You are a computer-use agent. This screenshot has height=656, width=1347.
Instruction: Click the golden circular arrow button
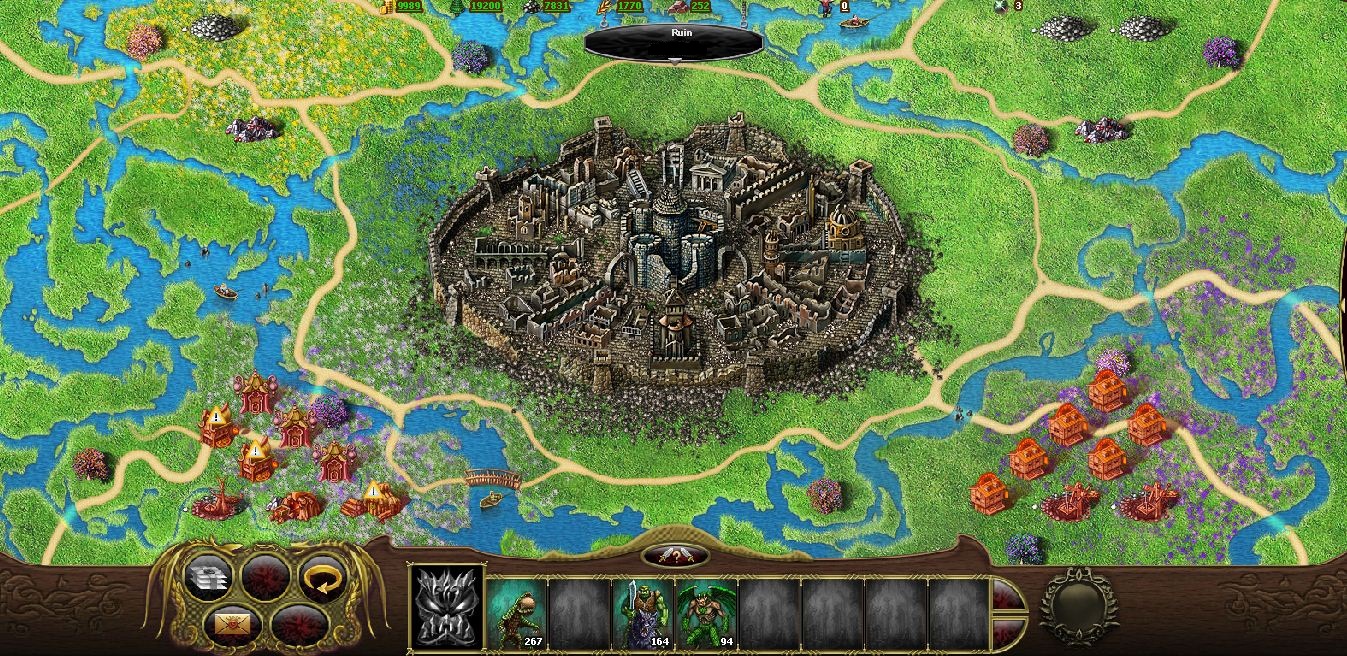click(323, 577)
